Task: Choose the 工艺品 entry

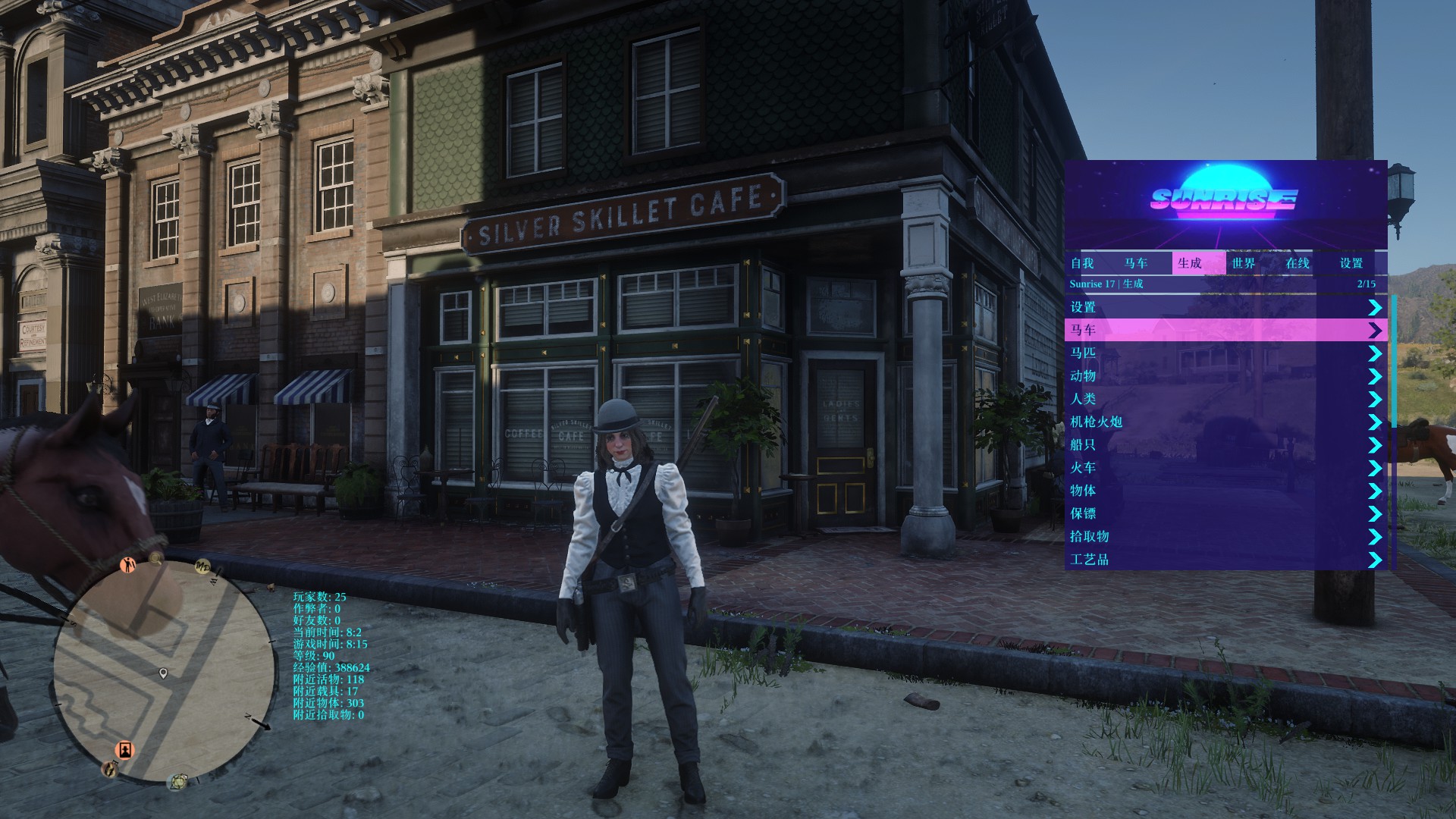Action: click(x=1225, y=560)
